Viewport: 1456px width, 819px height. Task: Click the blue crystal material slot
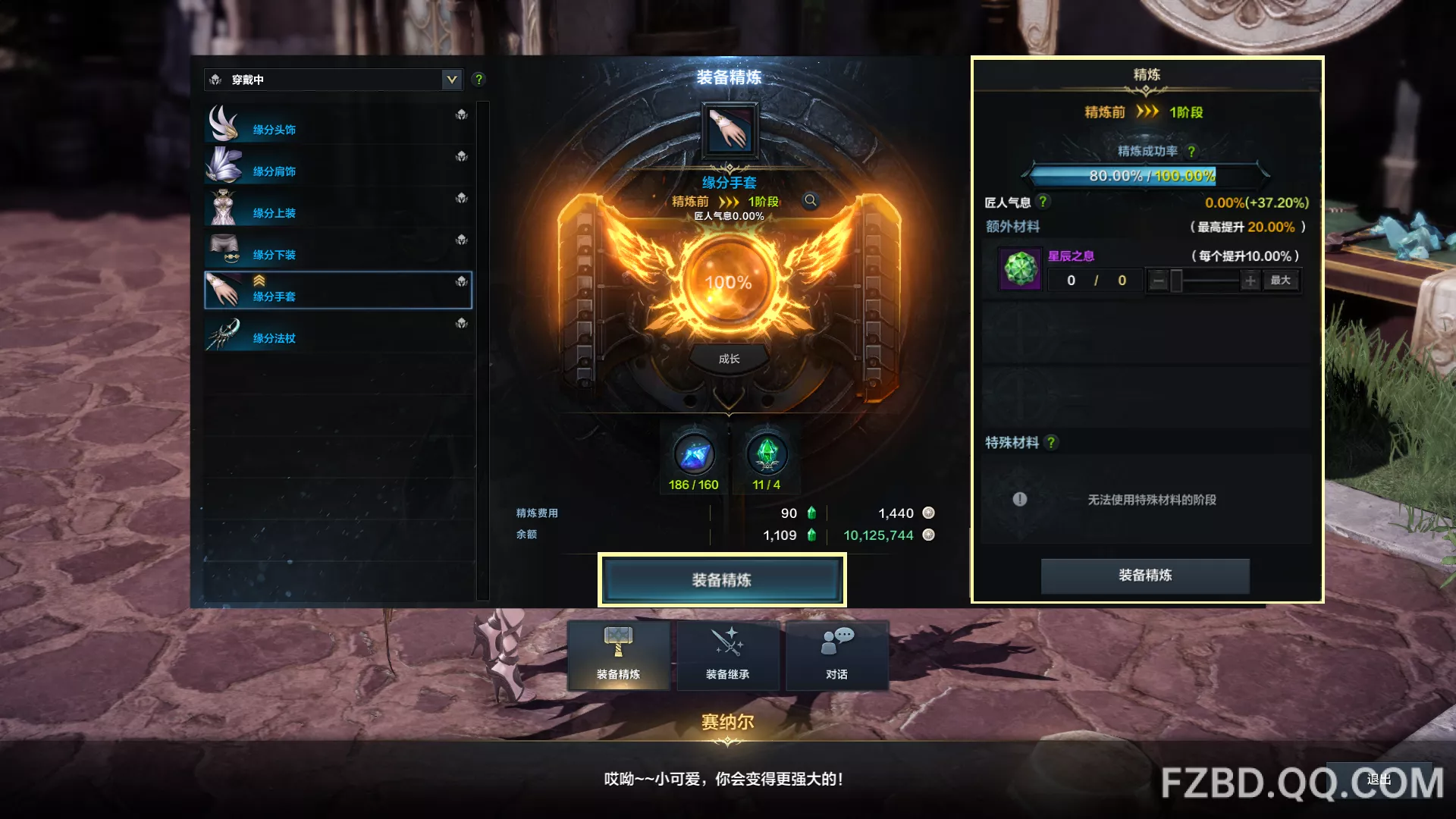pyautogui.click(x=694, y=455)
